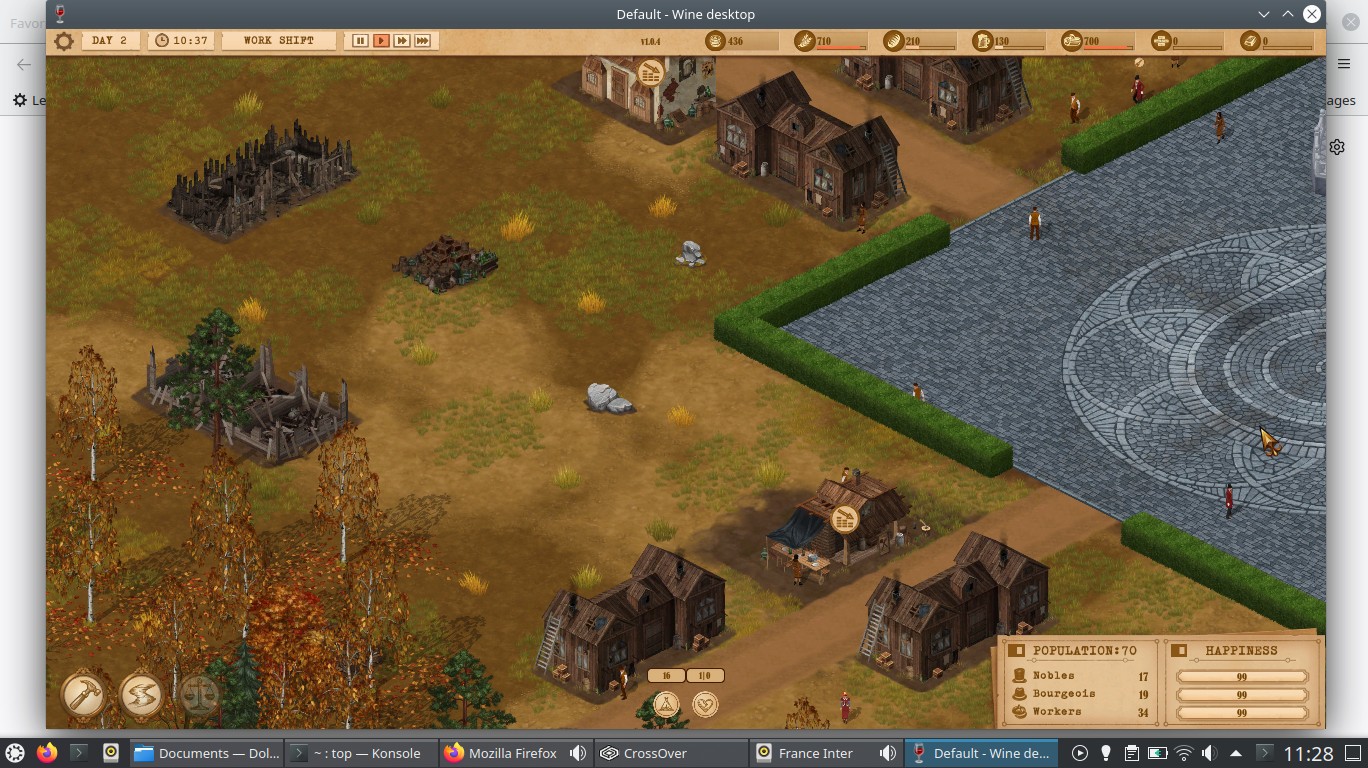The height and width of the screenshot is (768, 1368).
Task: Open the second circular tool beside the hammer
Action: click(141, 693)
